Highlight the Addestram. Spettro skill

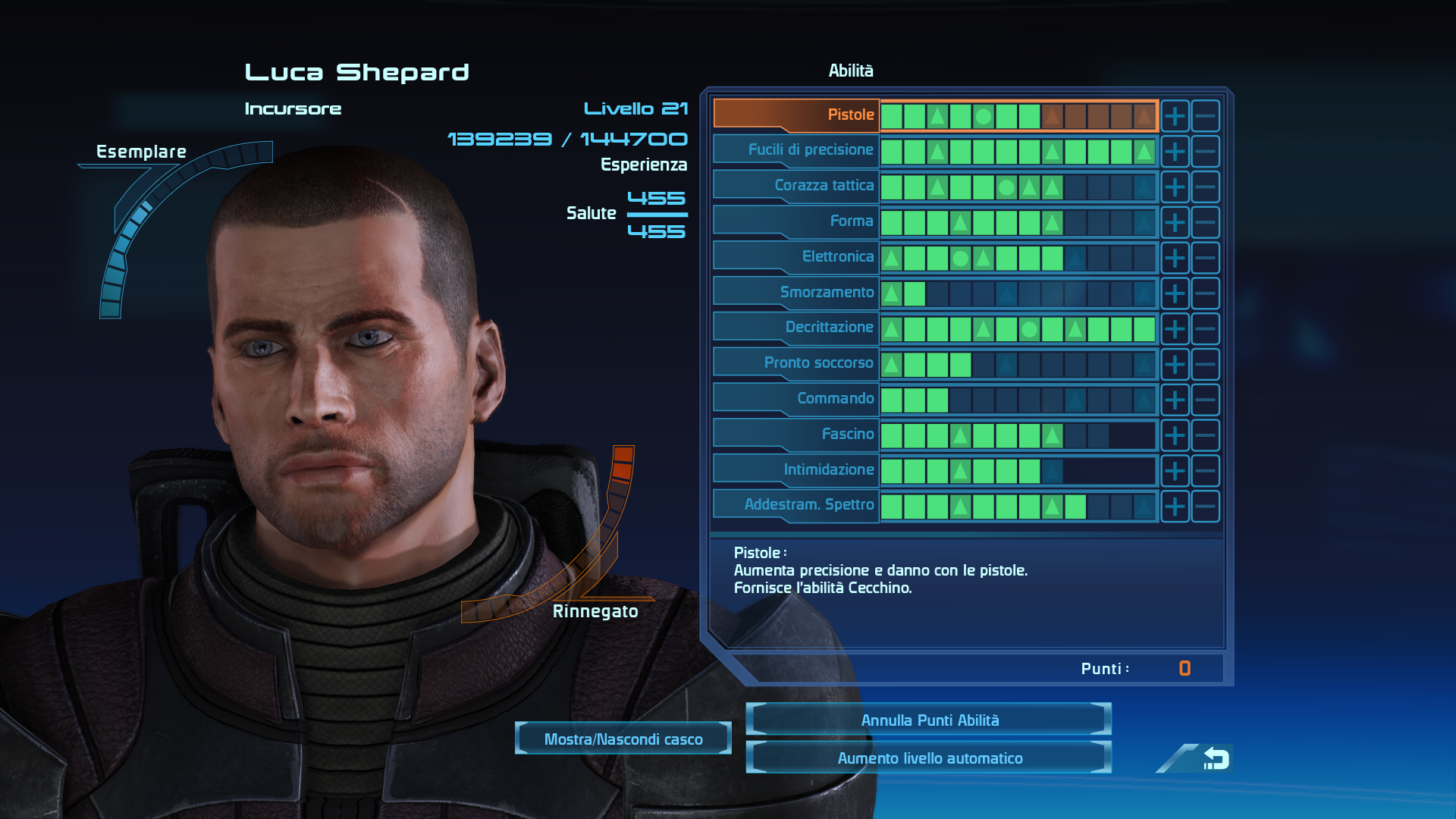click(796, 505)
